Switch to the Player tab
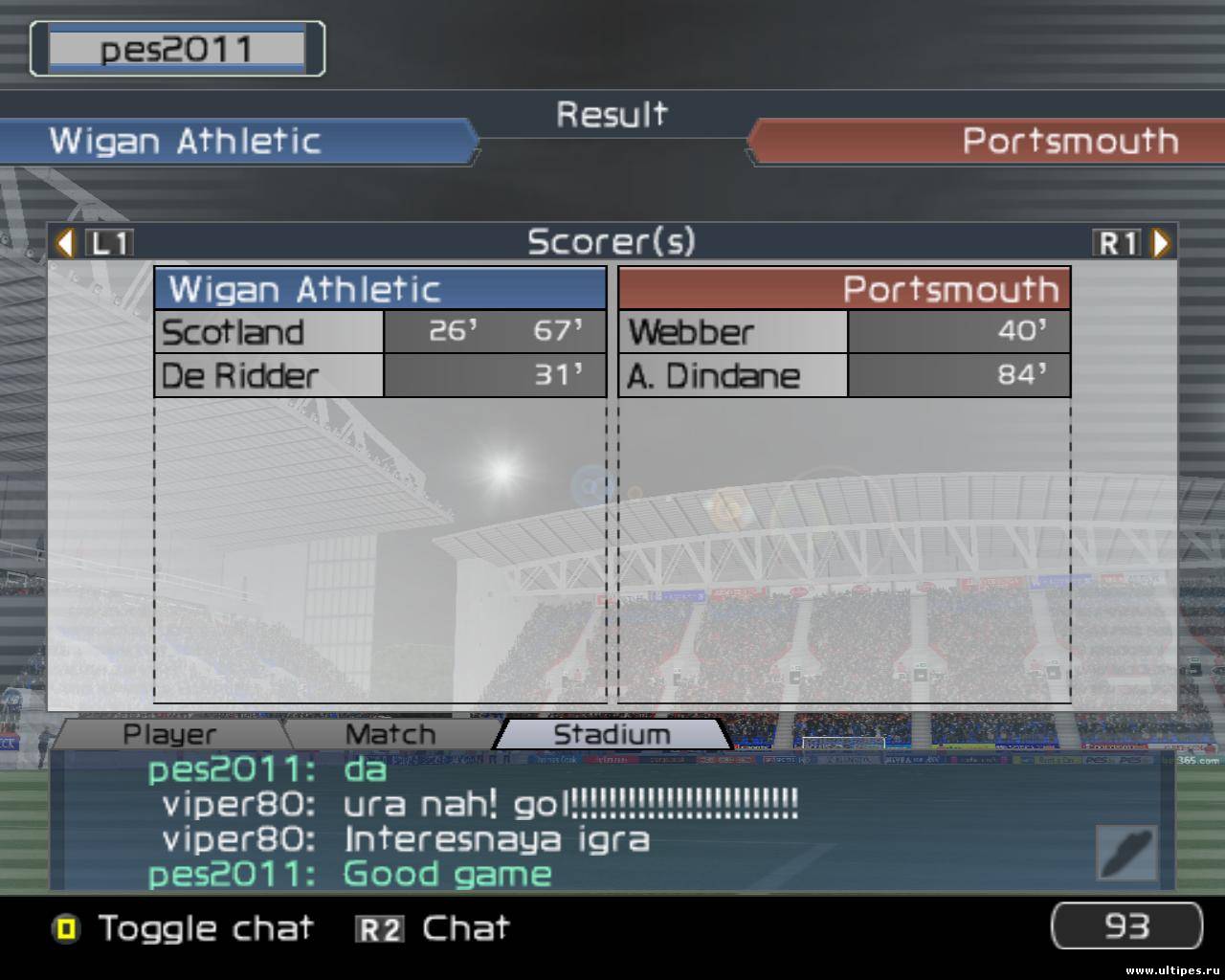Image resolution: width=1225 pixels, height=980 pixels. (x=169, y=734)
